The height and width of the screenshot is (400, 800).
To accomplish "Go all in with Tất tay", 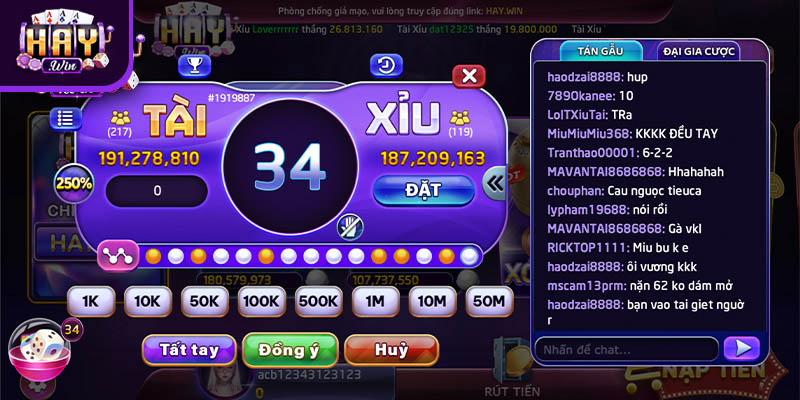I will point(188,350).
